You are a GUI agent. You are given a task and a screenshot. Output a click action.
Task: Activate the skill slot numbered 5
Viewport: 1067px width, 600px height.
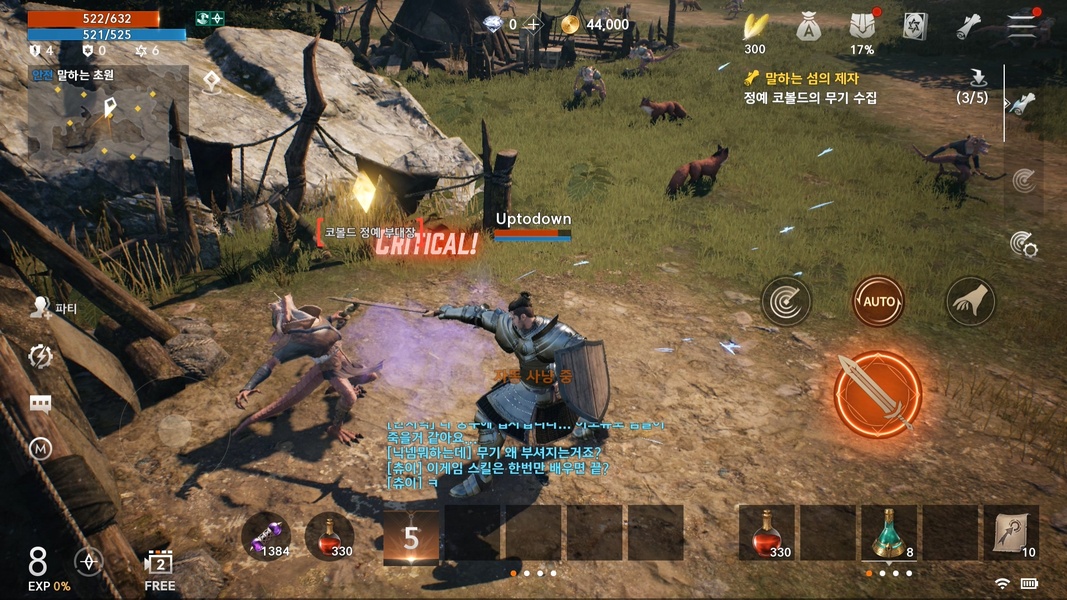click(x=411, y=537)
